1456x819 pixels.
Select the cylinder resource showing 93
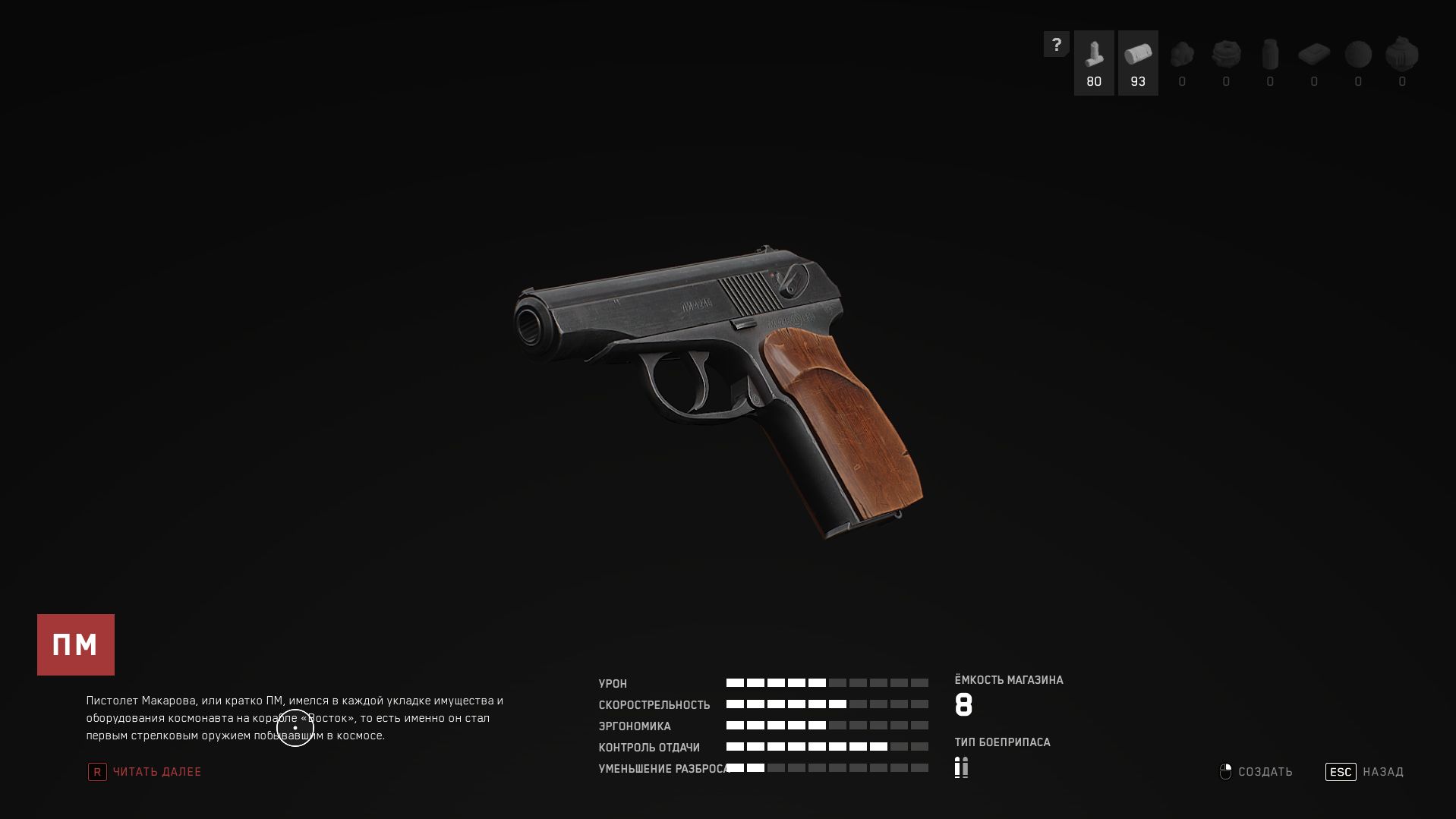pyautogui.click(x=1138, y=63)
